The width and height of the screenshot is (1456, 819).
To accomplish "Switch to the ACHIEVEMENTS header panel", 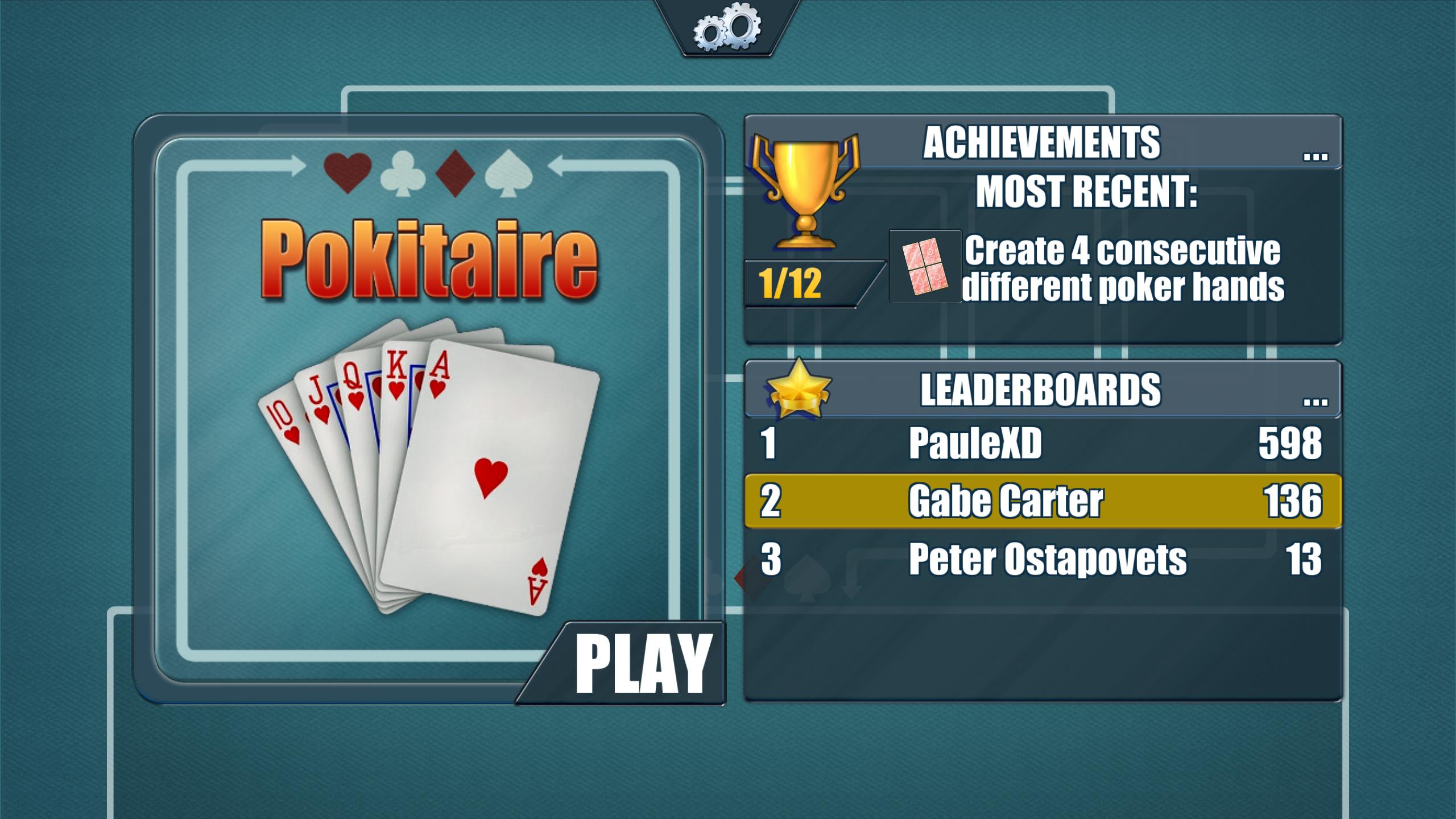I will tap(1041, 142).
